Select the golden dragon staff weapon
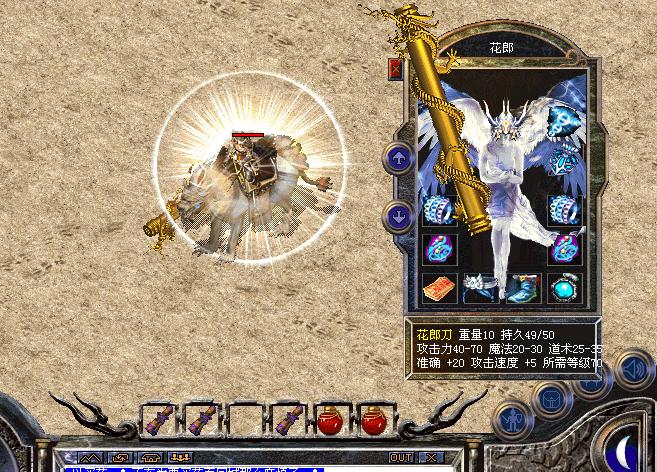 click(x=442, y=150)
